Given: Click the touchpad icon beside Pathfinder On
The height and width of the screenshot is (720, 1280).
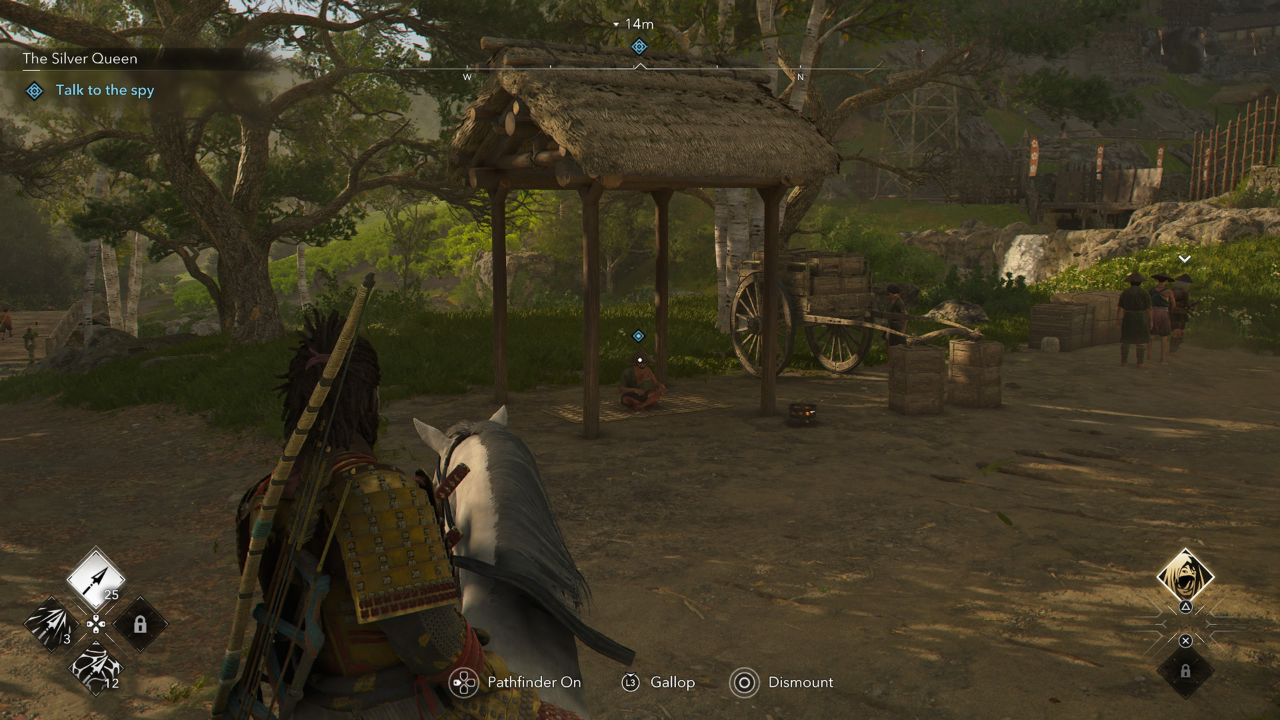Looking at the screenshot, I should [463, 683].
